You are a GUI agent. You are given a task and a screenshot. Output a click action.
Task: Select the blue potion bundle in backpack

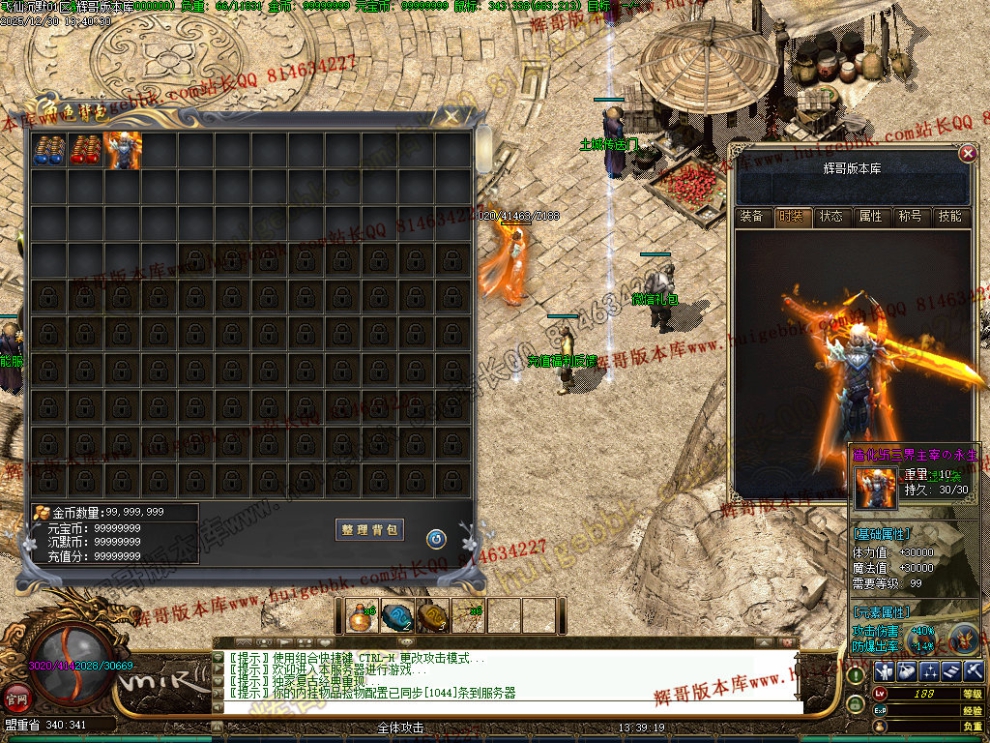click(49, 149)
